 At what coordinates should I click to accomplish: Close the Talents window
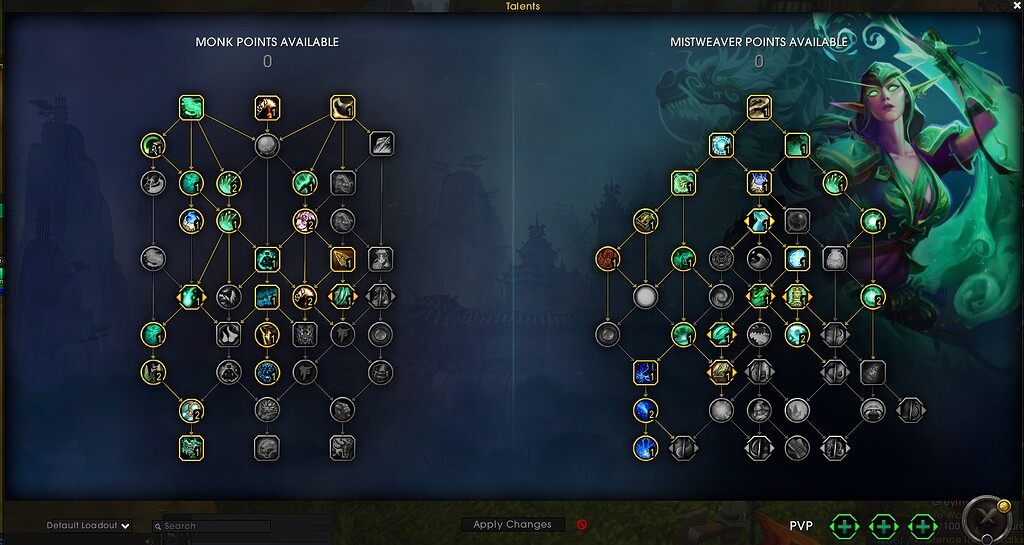(1017, 6)
